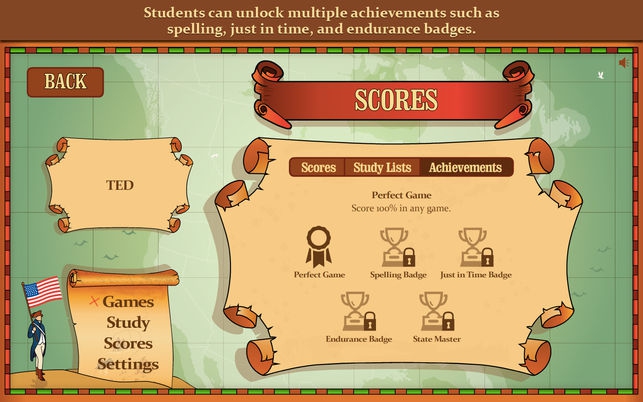Viewport: 643px width, 402px height.
Task: Toggle the sound speaker icon
Action: point(624,63)
